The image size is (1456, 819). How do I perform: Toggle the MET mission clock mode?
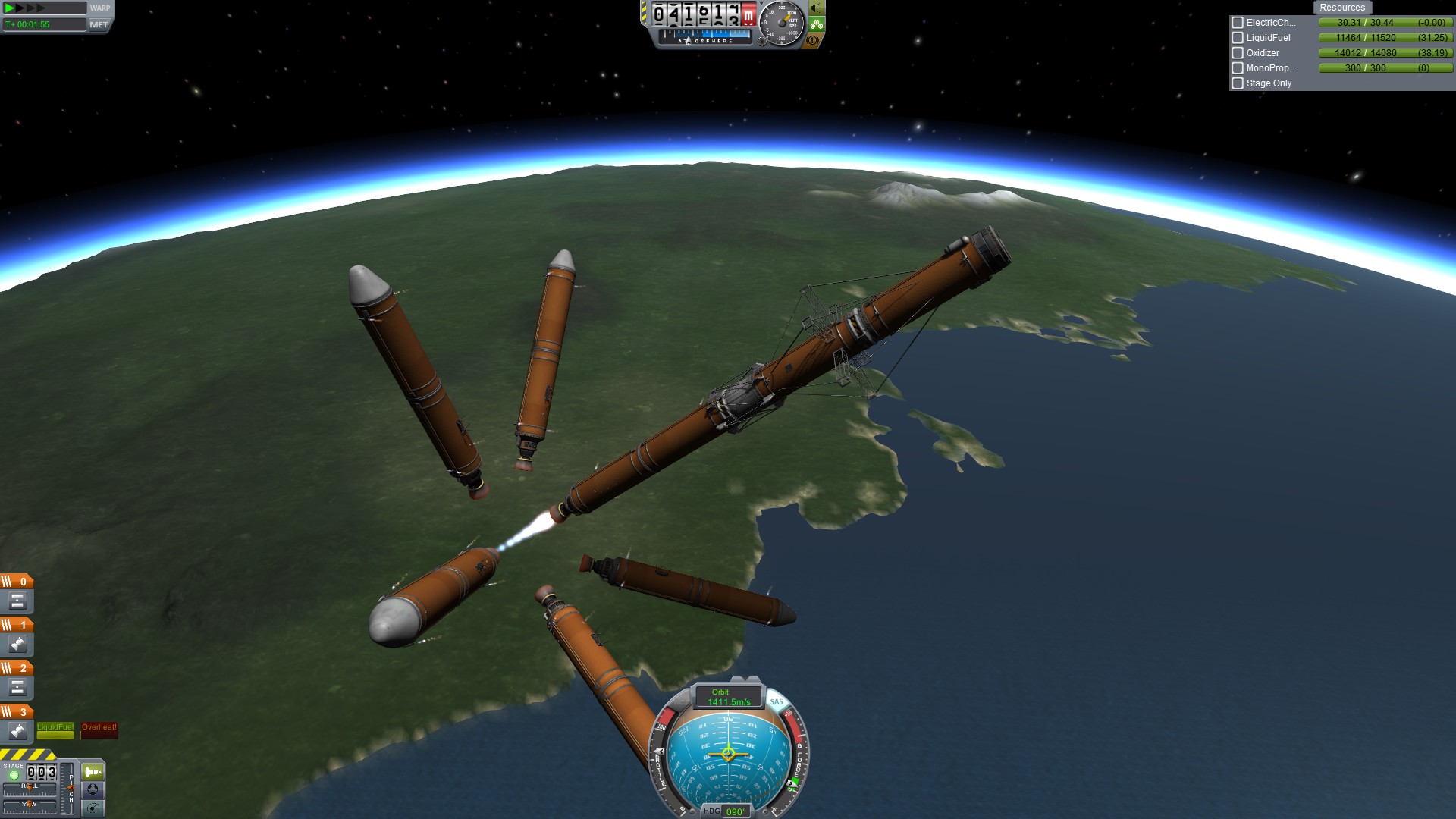[x=99, y=24]
